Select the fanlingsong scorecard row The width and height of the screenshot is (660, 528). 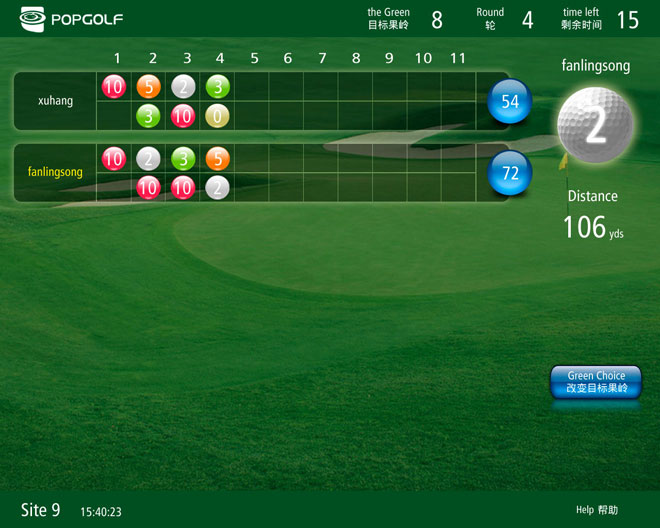point(55,173)
